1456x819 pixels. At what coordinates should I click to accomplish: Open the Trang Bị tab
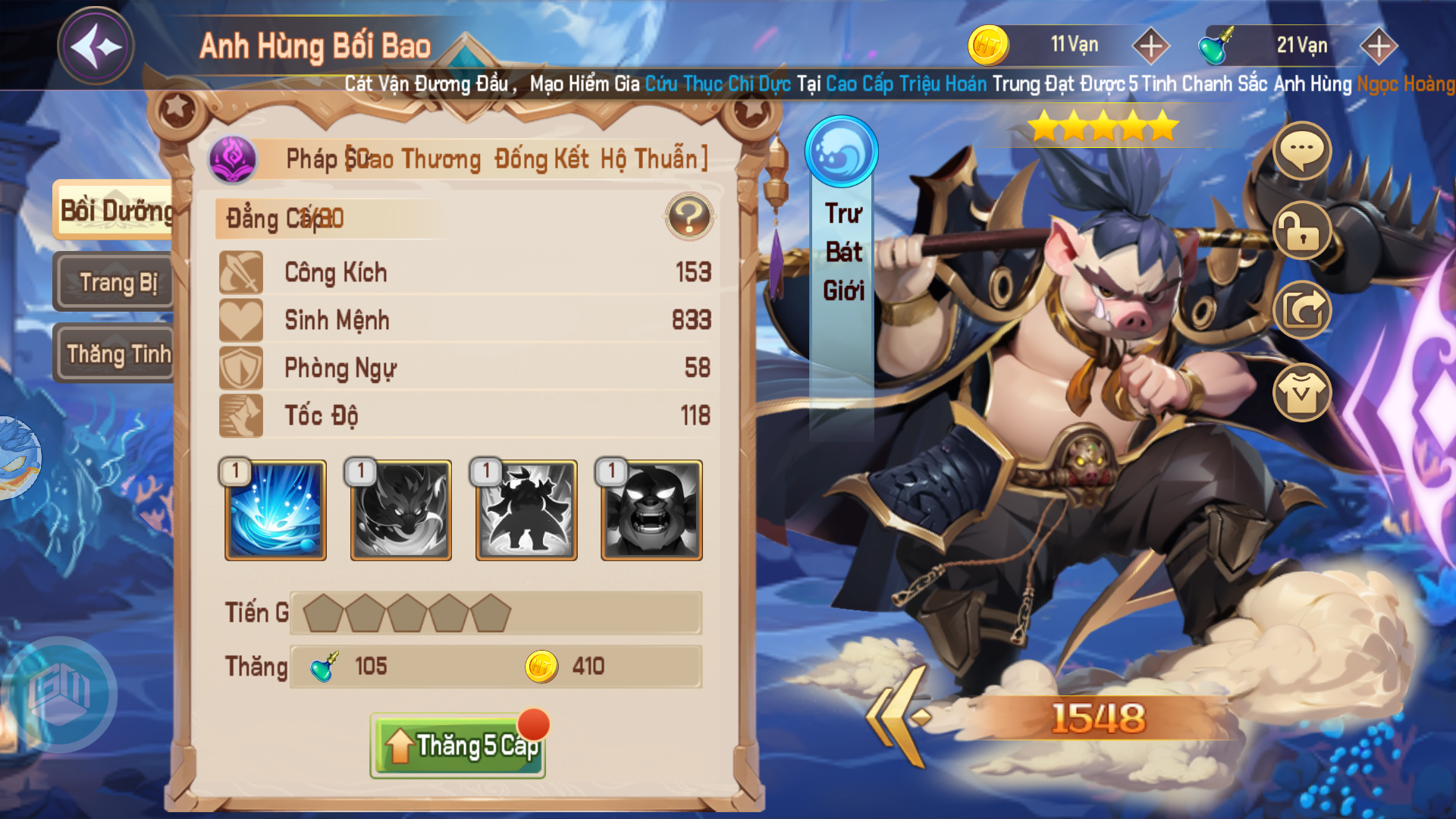point(117,282)
